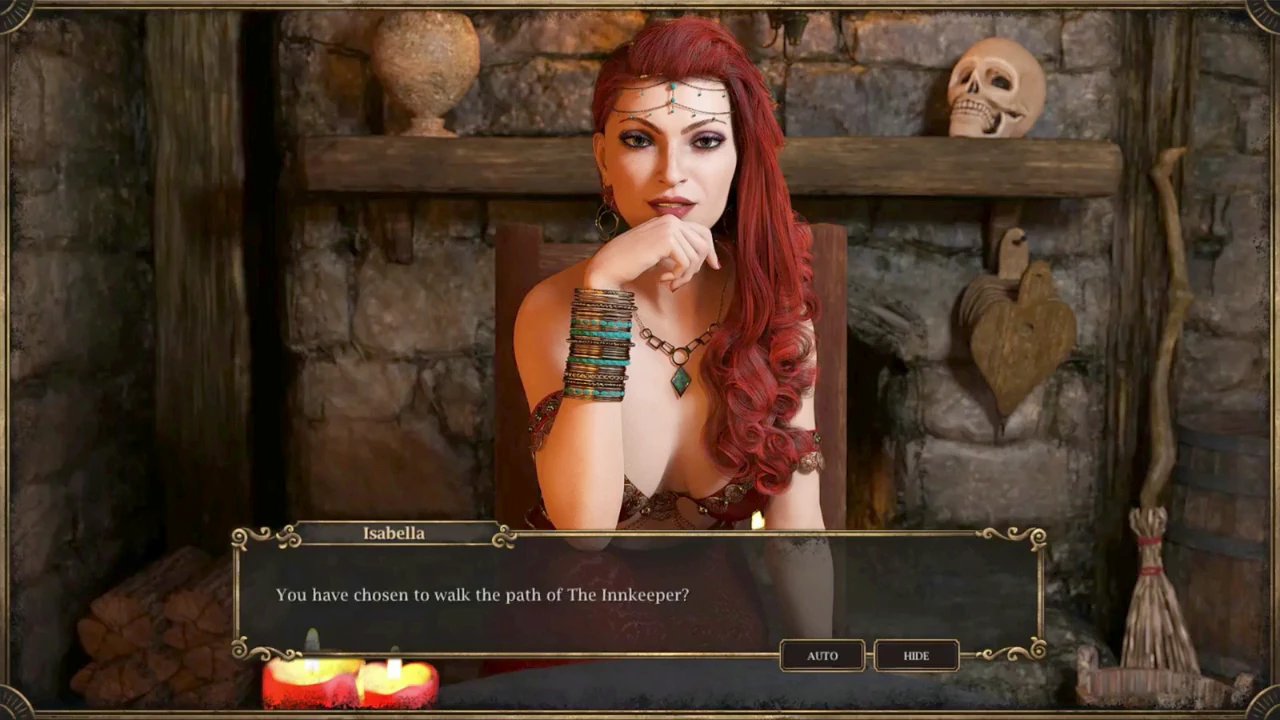Enable AUTO dialogue advance
Image resolution: width=1280 pixels, height=720 pixels.
(x=822, y=656)
